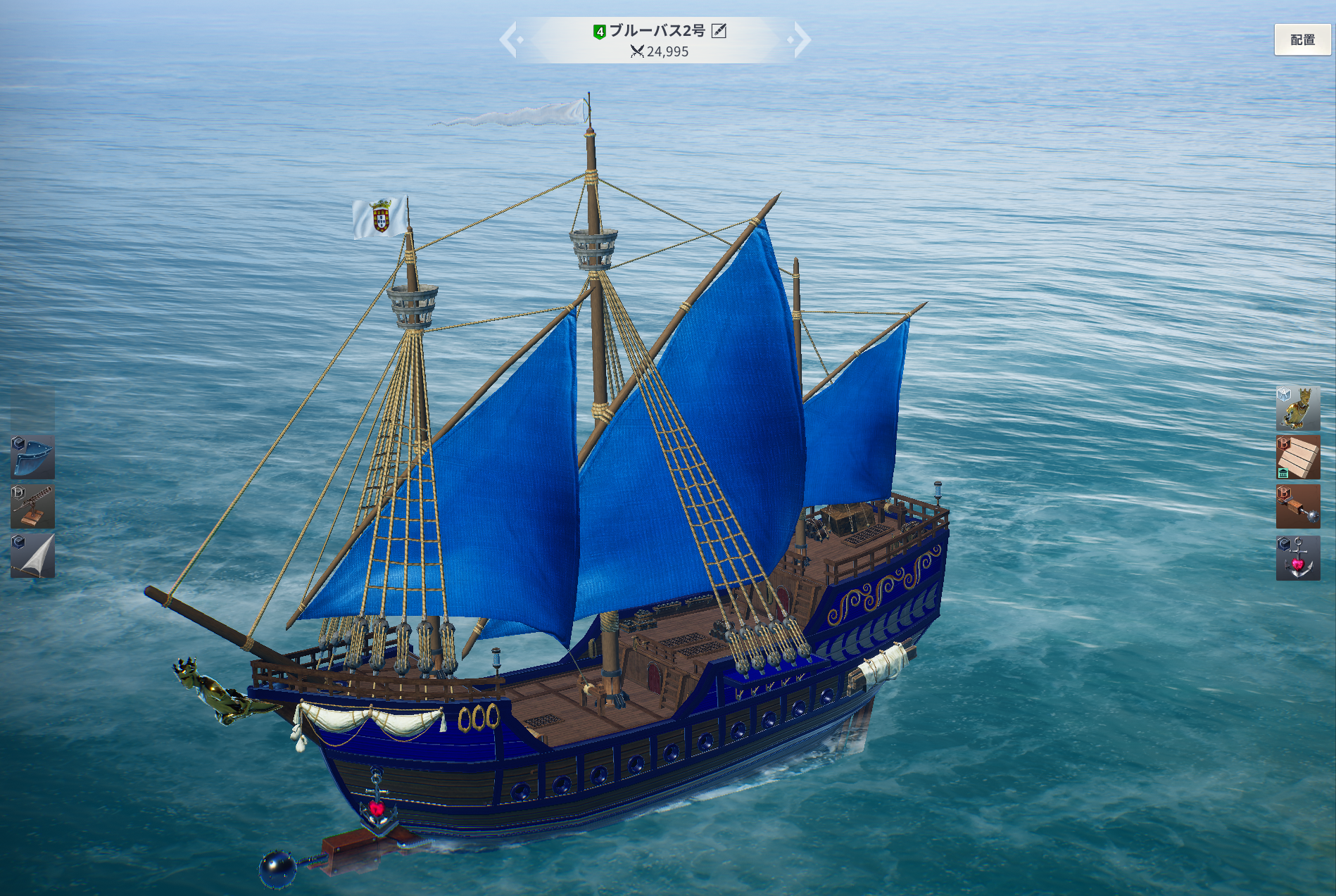Select the heart anchor equipment slot

1297,558
